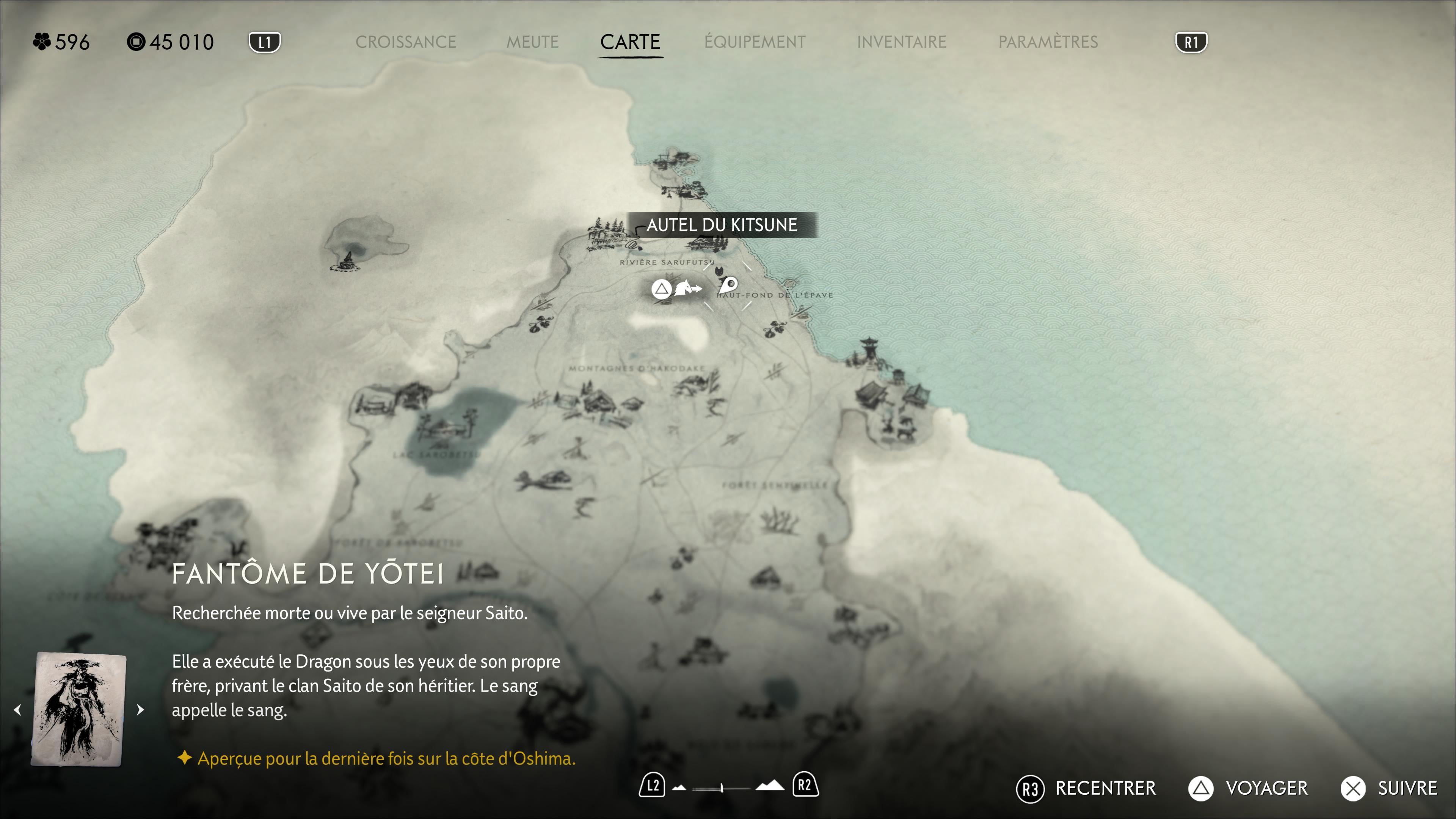This screenshot has width=1456, height=819.
Task: Select the Carte tab
Action: tap(630, 42)
